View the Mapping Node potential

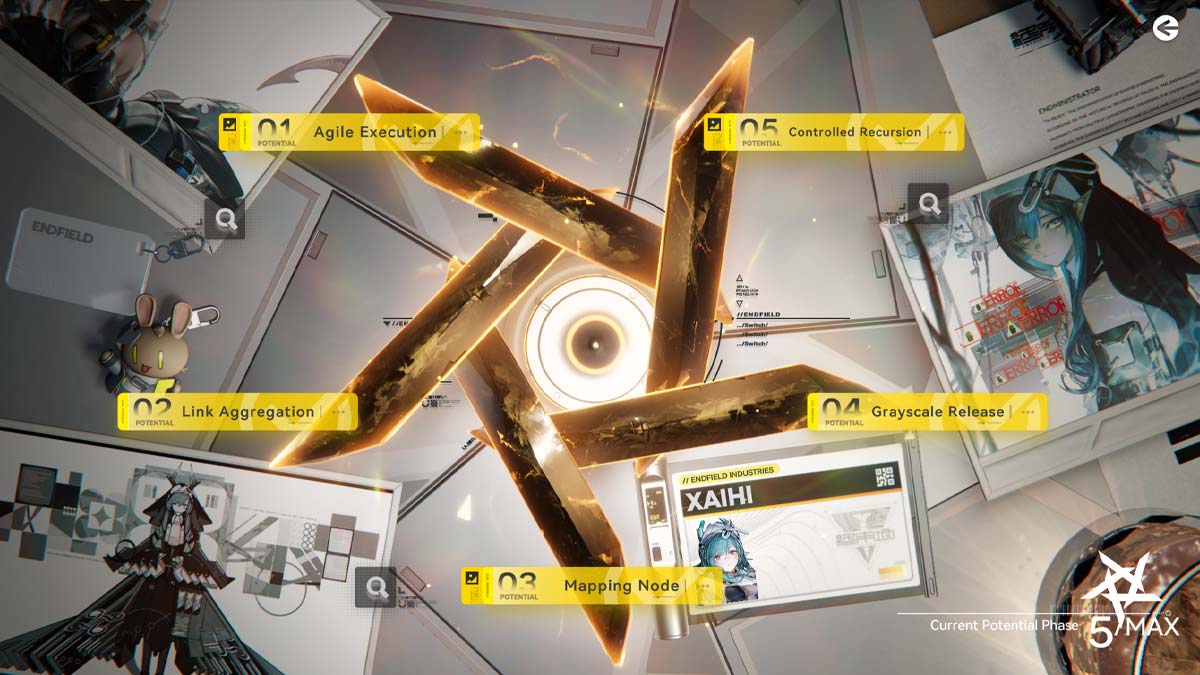point(592,586)
